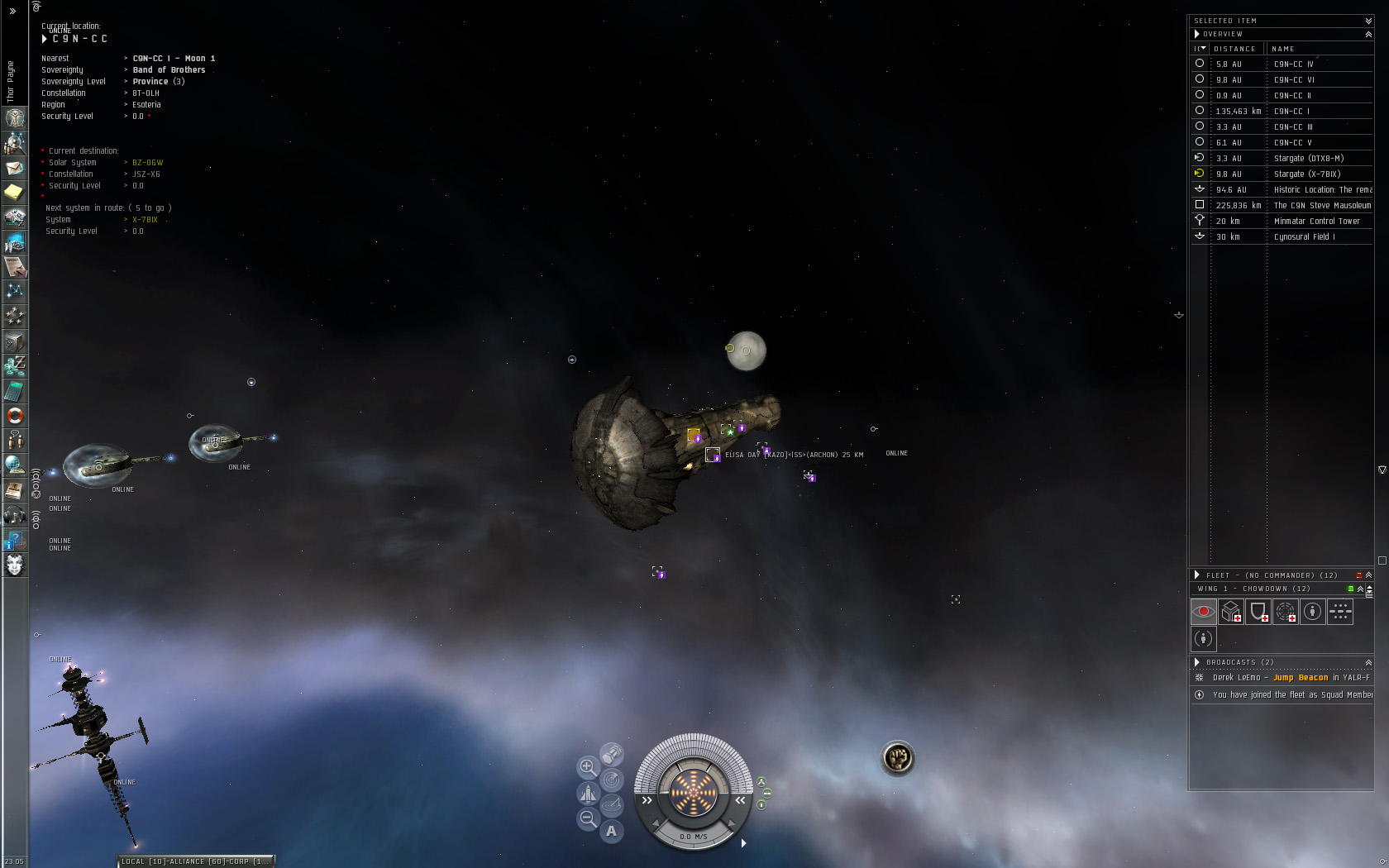Collapse the Broadcasts panel header

[x=1368, y=662]
